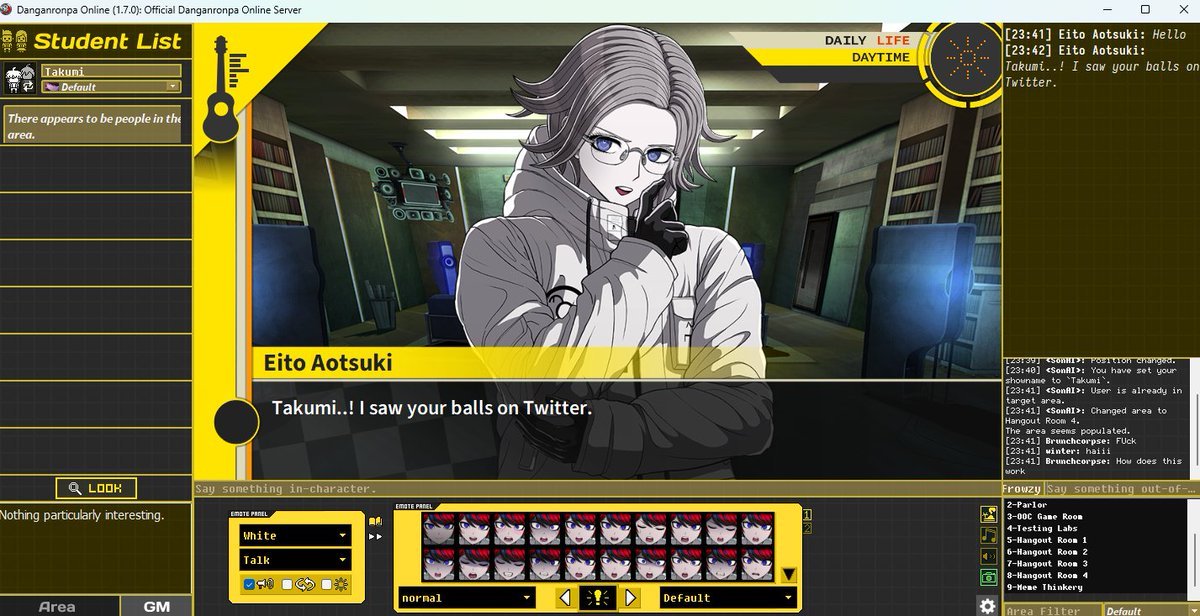This screenshot has width=1200, height=616.
Task: Toggle the lightbulb button in emote panel
Action: (598, 598)
